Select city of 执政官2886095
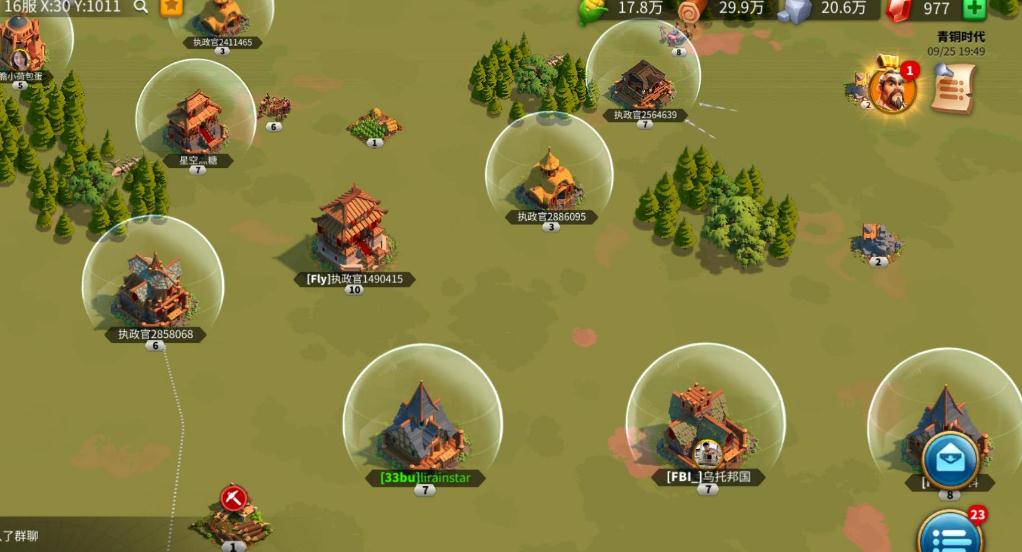The image size is (1022, 552). click(549, 180)
